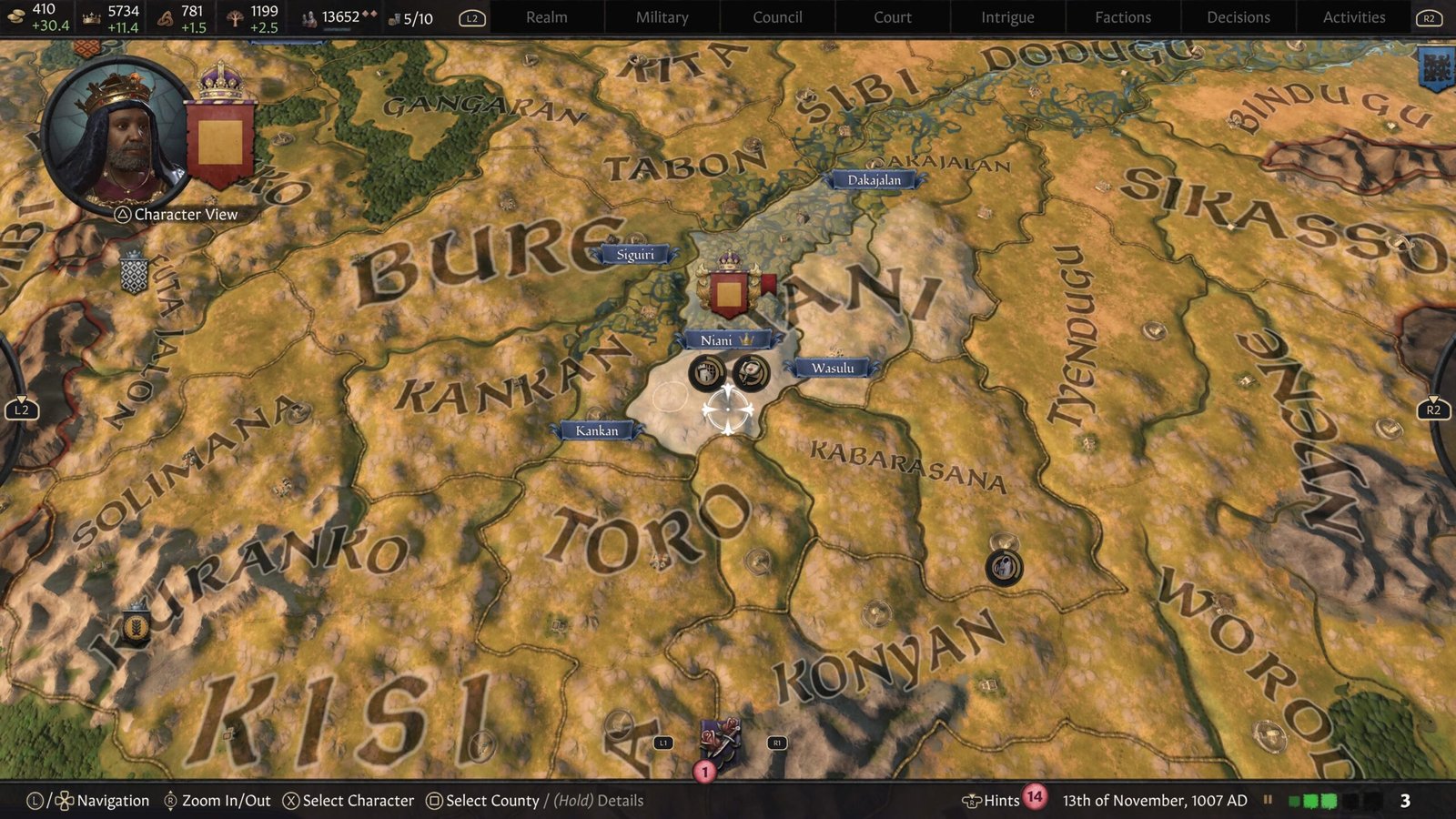1456x819 pixels.
Task: Pick the Kankan county label
Action: coord(597,430)
